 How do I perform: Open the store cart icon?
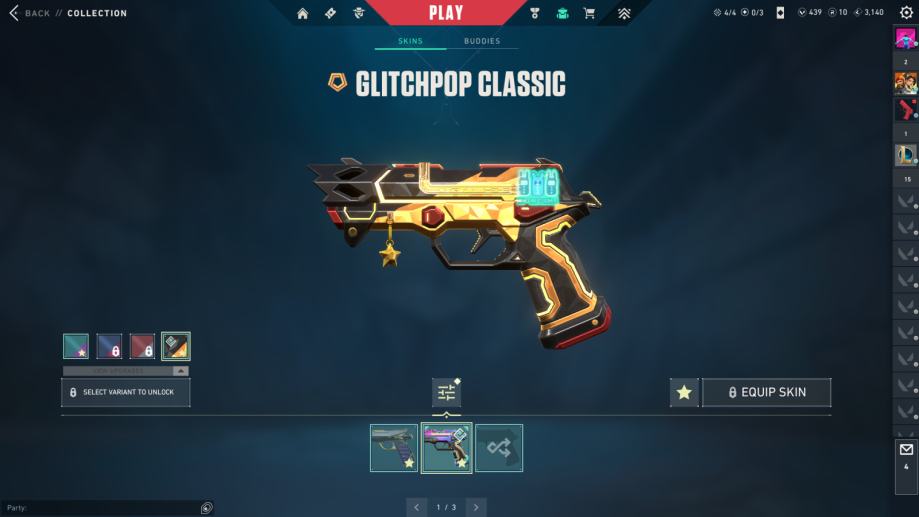click(589, 13)
